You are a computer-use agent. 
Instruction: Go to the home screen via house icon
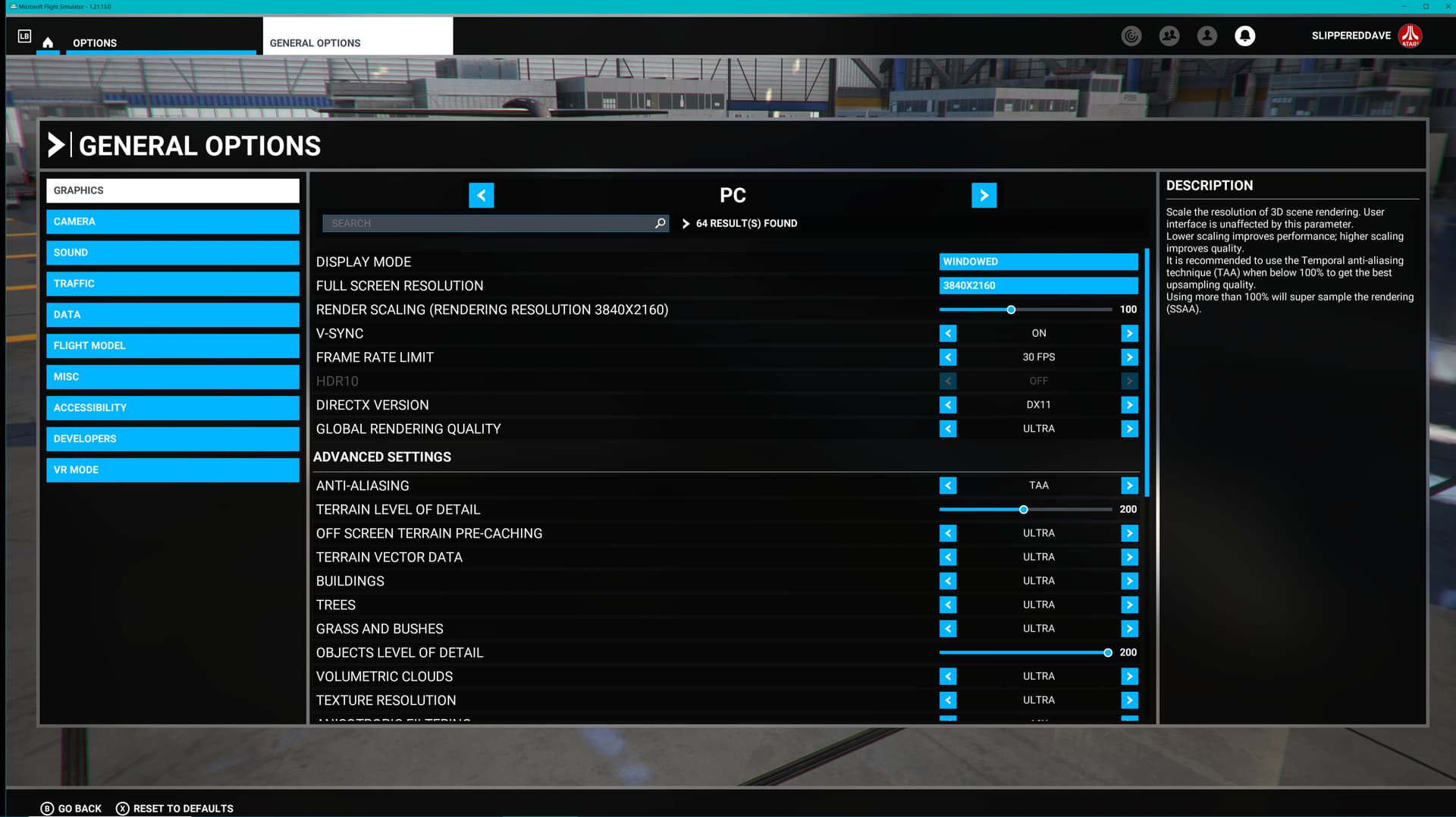[47, 43]
